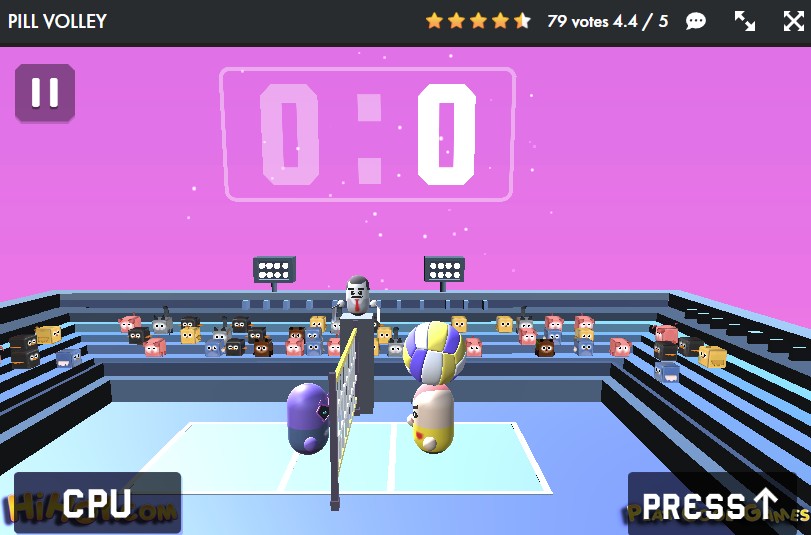This screenshot has width=811, height=535.
Task: Toggle fullscreen with the diagonal arrows icon
Action: (x=745, y=21)
